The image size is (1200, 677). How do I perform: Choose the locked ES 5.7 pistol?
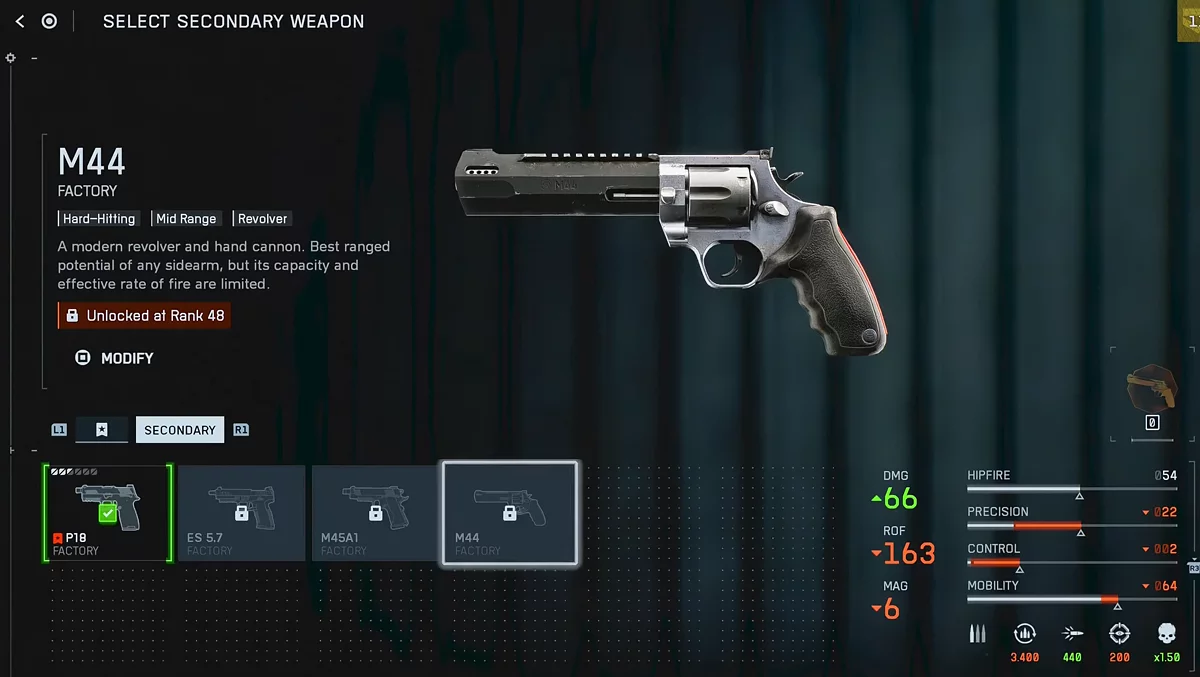coord(241,512)
